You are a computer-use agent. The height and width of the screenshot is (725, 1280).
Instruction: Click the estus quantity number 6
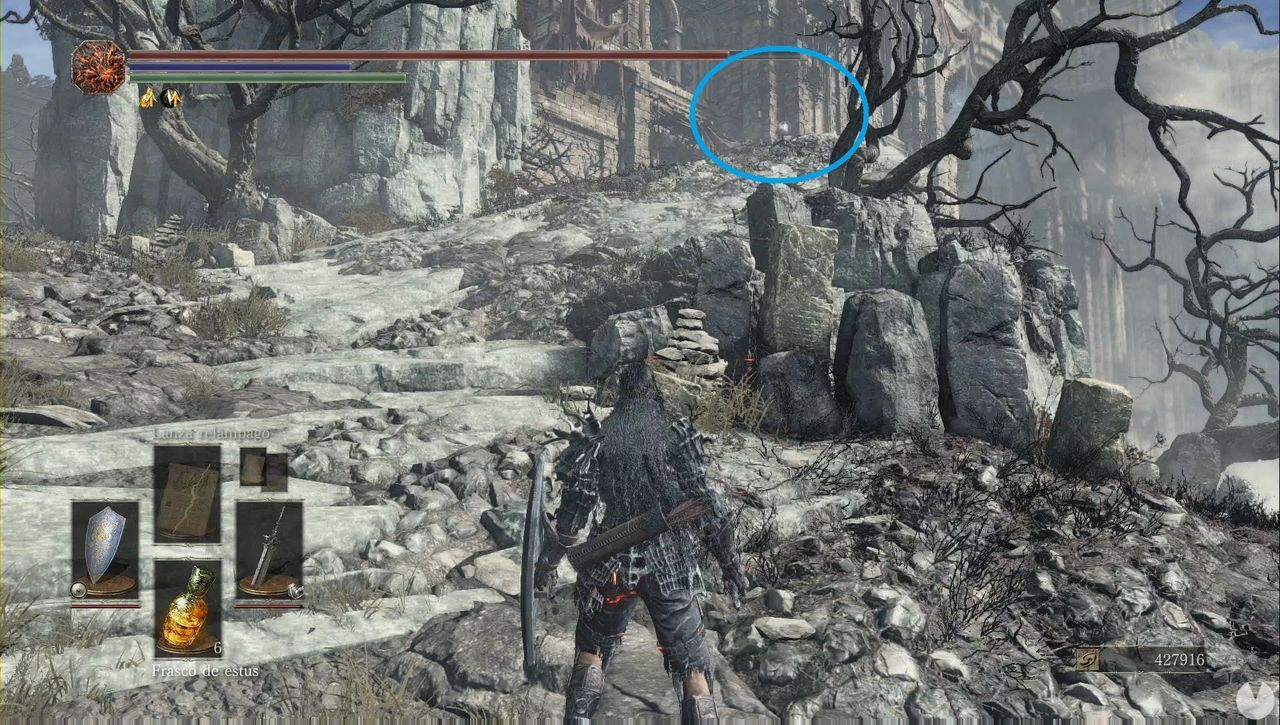point(216,646)
